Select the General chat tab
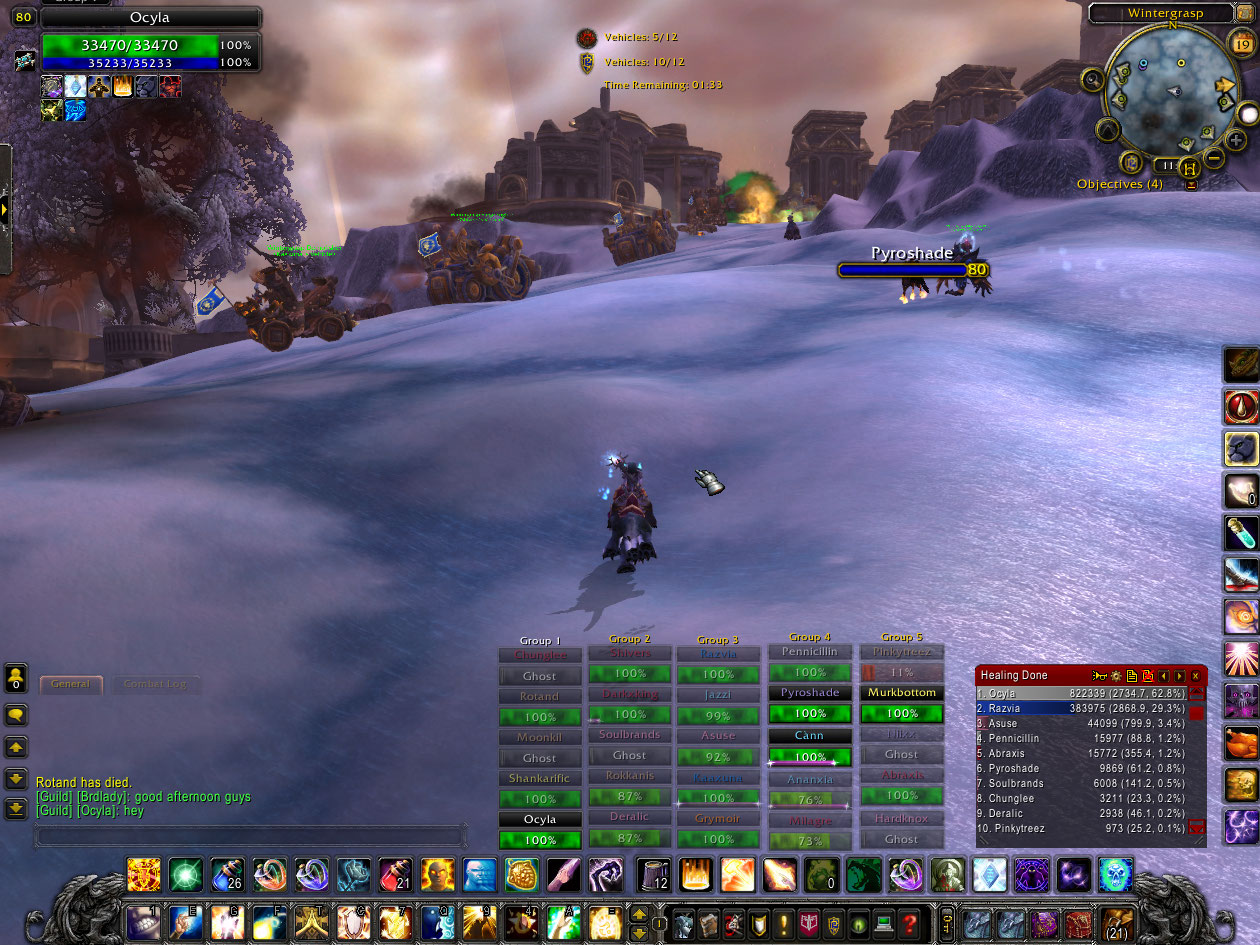Screen dimensions: 1260x945 click(71, 684)
